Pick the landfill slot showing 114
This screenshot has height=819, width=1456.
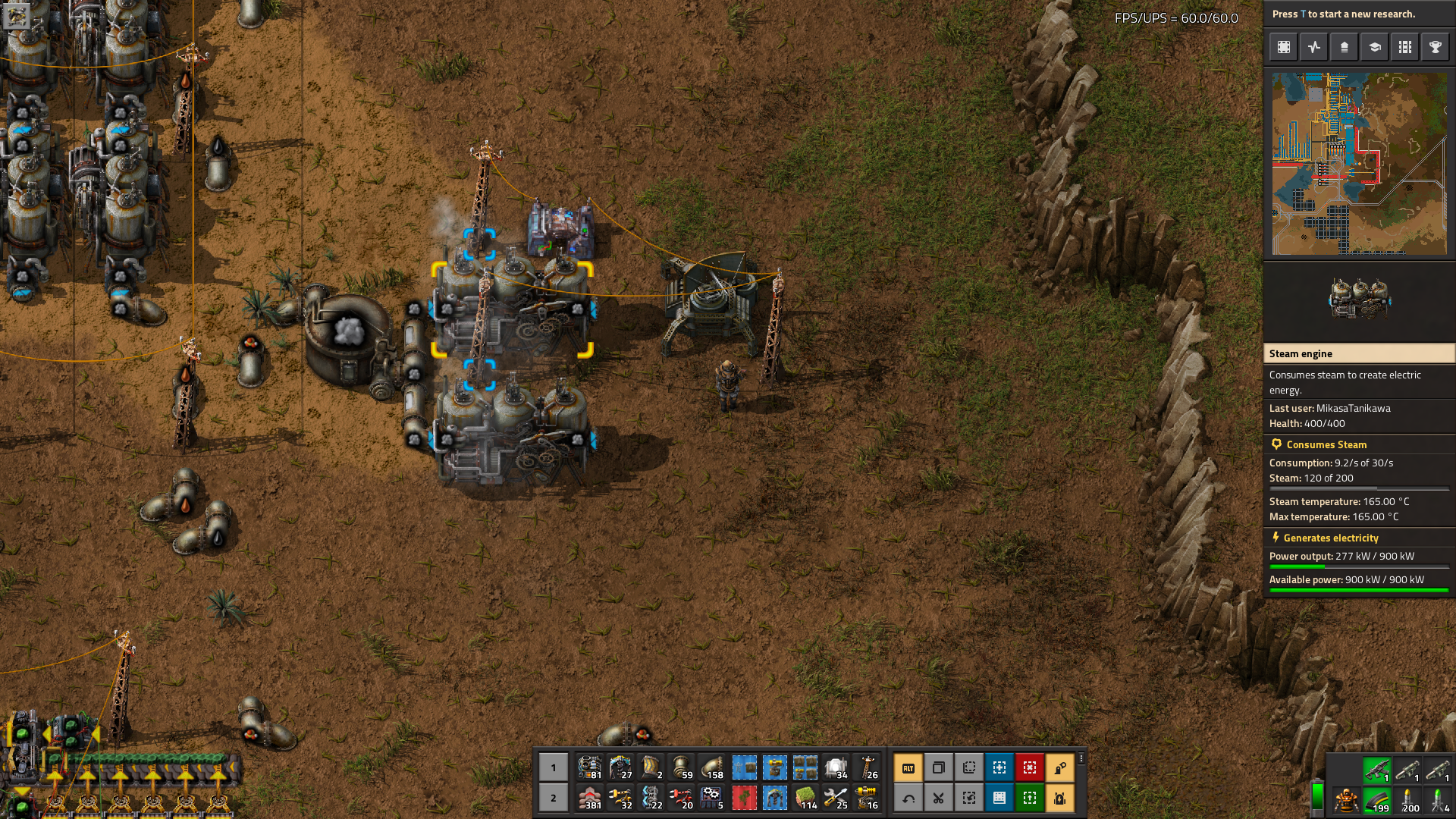pos(805,798)
